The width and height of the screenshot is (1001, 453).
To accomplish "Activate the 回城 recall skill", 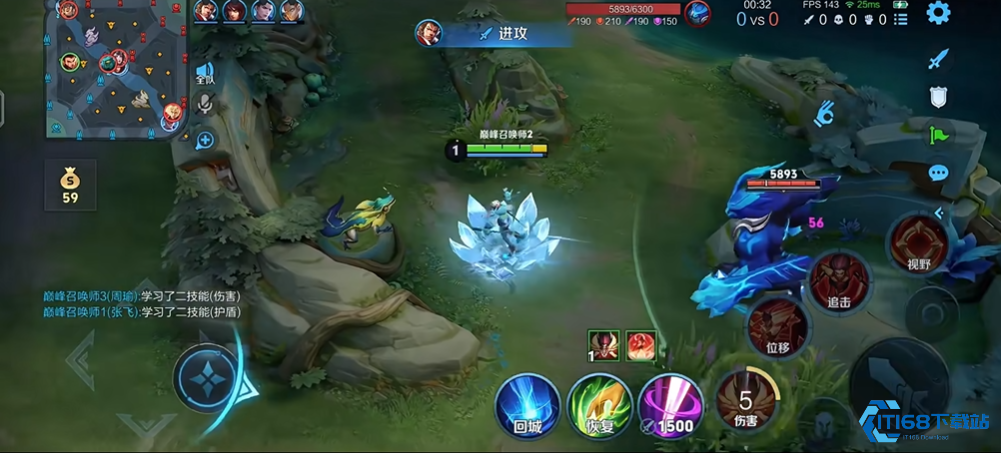I will [527, 405].
